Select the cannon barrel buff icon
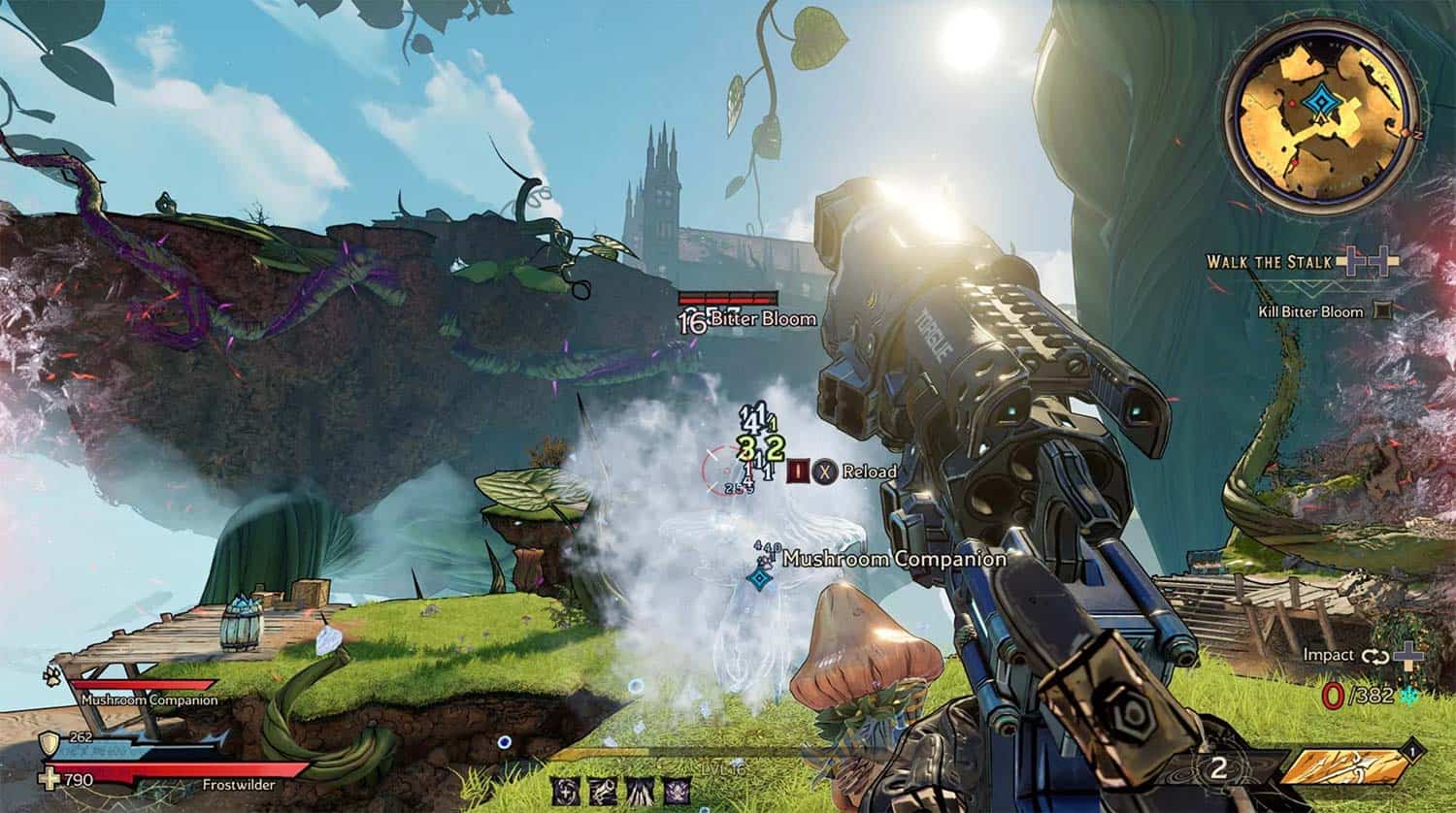Image resolution: width=1456 pixels, height=813 pixels. pyautogui.click(x=602, y=791)
